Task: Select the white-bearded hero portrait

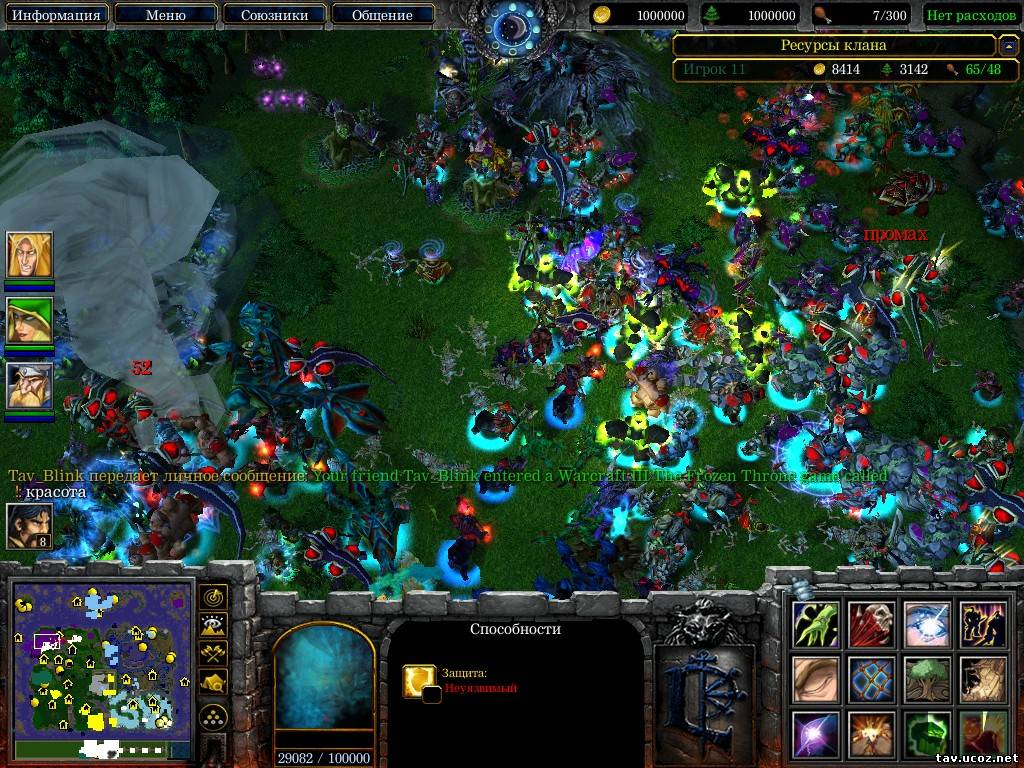Action: (29, 386)
